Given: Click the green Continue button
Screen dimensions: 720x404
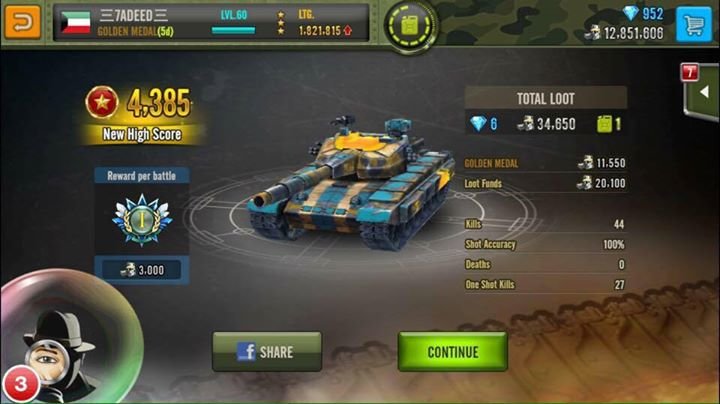Looking at the screenshot, I should click(x=452, y=352).
